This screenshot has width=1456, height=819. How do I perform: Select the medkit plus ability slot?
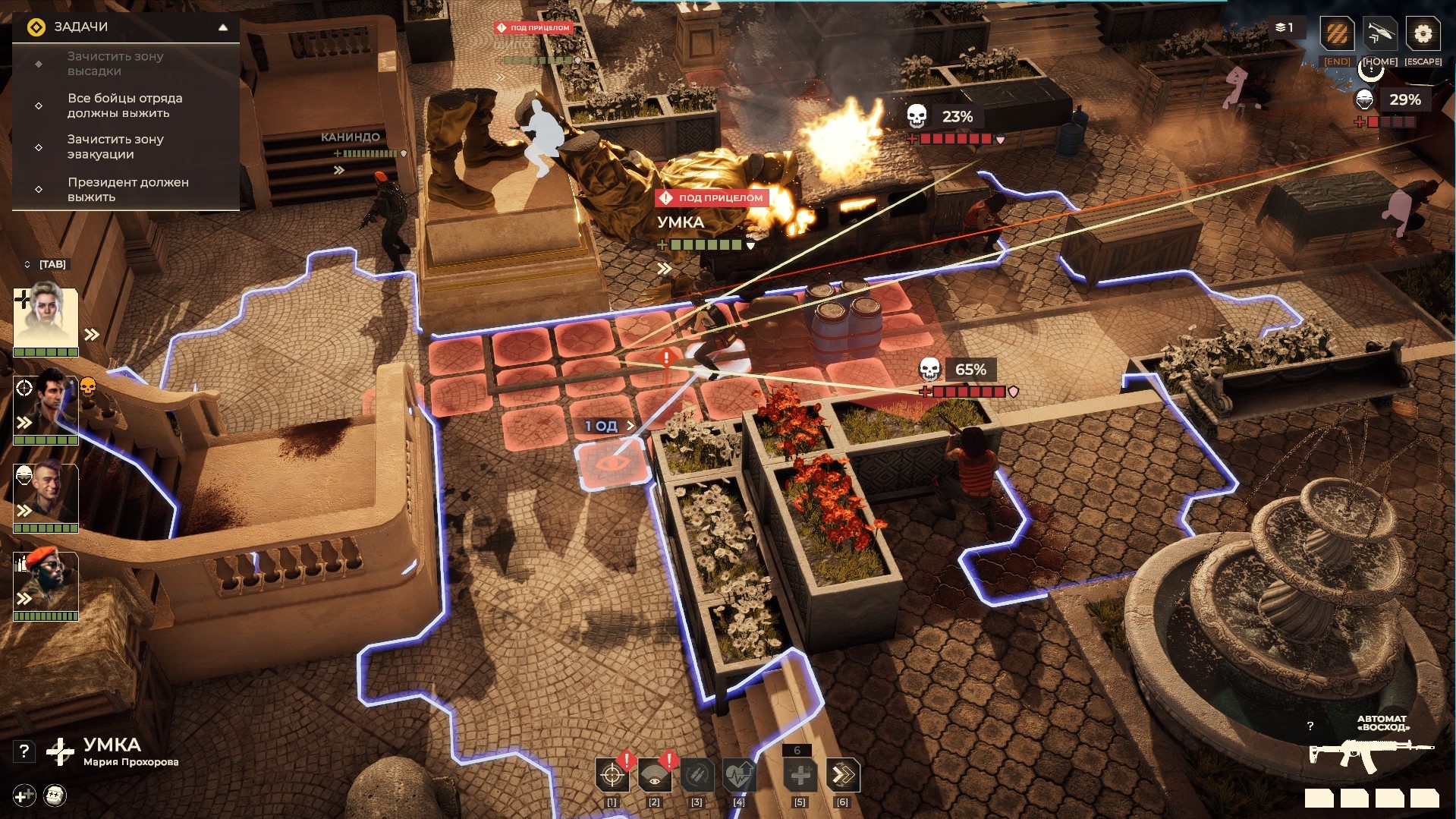pyautogui.click(x=800, y=776)
